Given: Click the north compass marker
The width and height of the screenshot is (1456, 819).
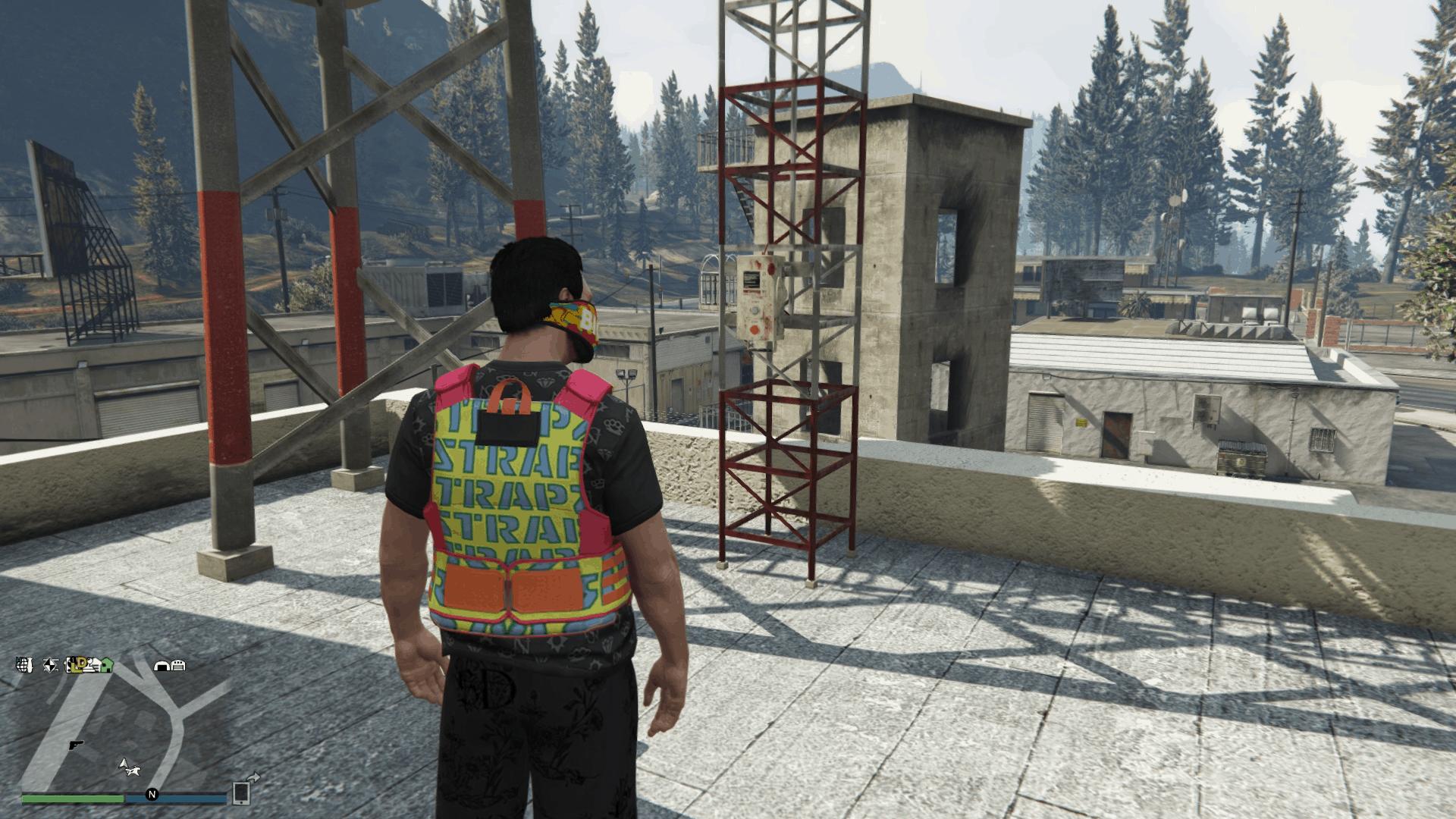Looking at the screenshot, I should tap(152, 795).
